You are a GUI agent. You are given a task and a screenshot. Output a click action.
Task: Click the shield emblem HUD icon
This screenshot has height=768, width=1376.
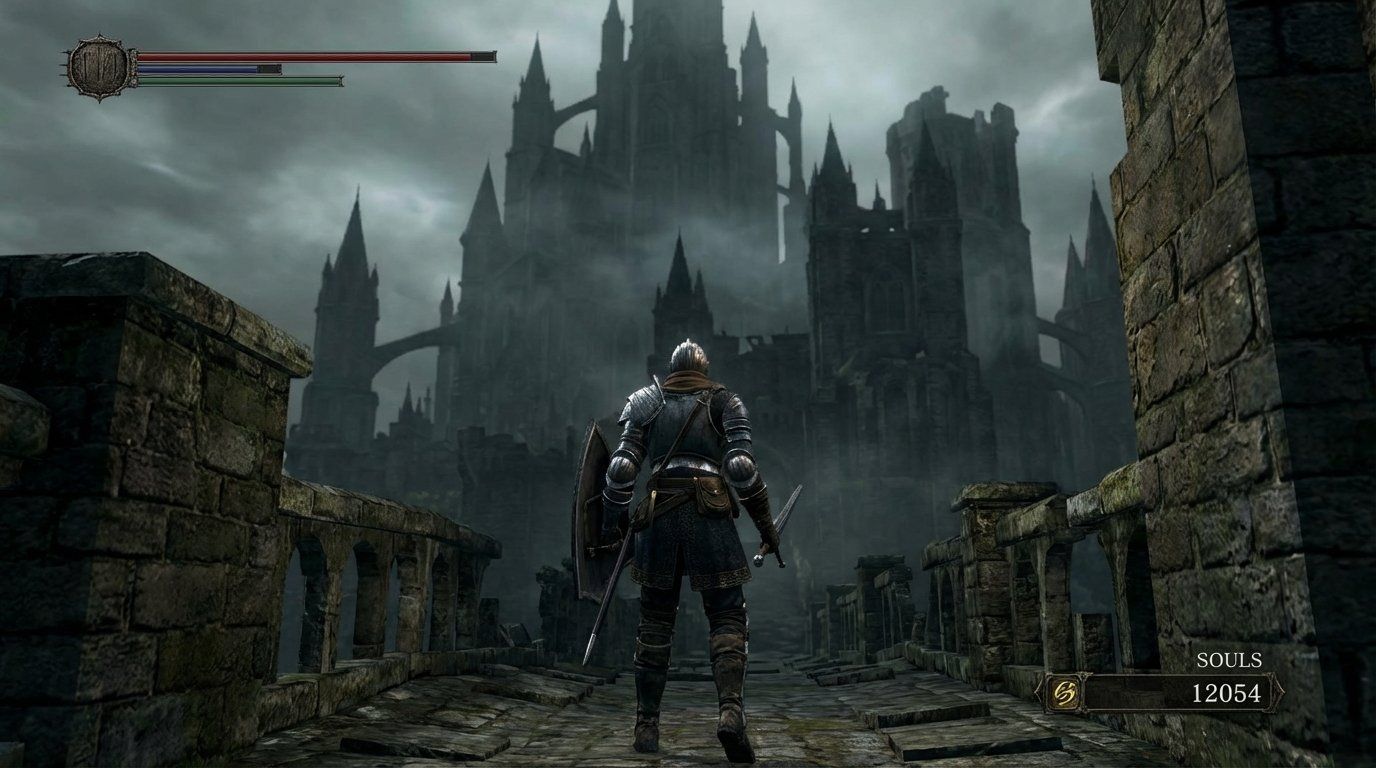point(98,66)
